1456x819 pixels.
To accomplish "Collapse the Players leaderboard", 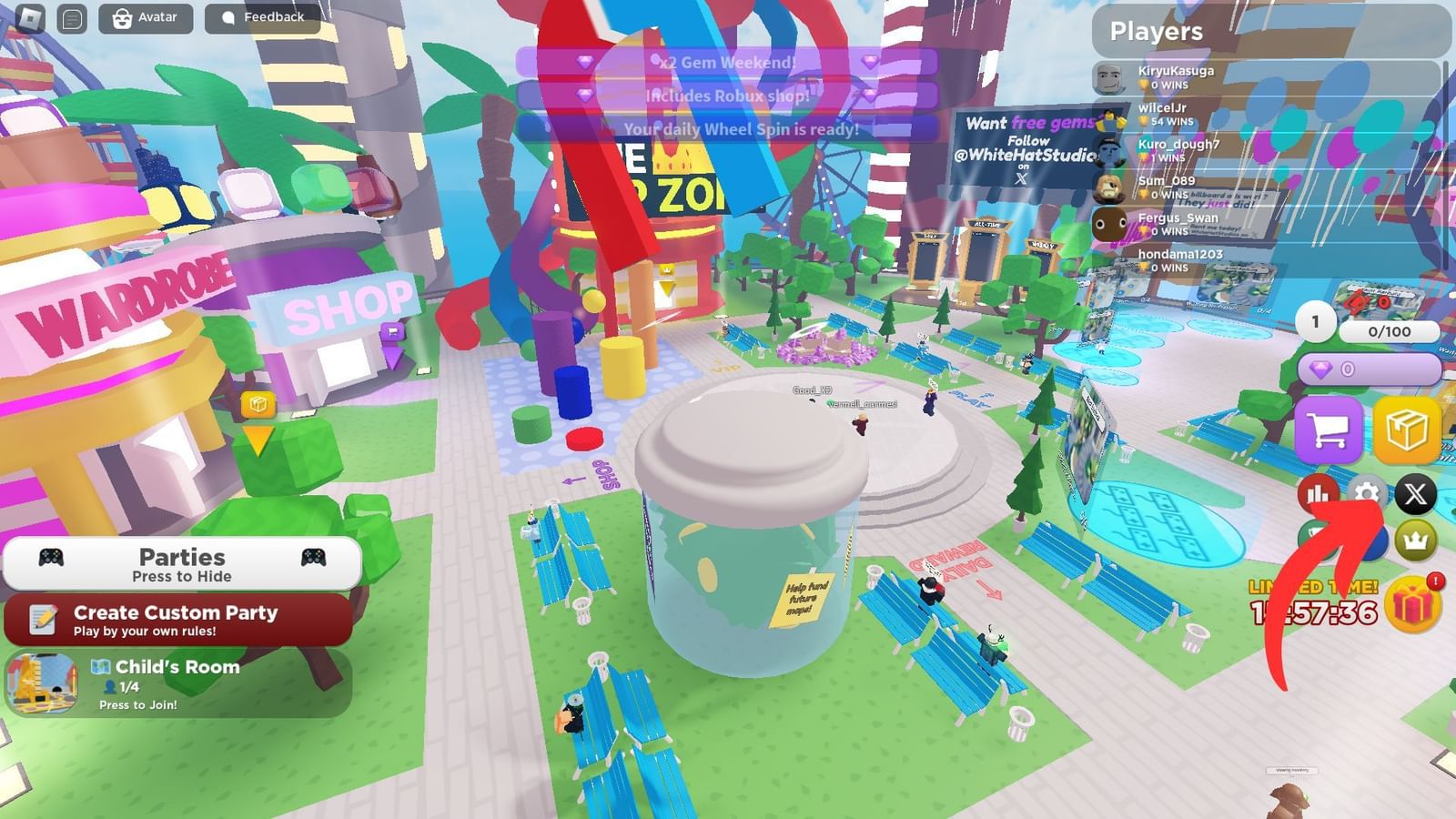I will (1156, 32).
